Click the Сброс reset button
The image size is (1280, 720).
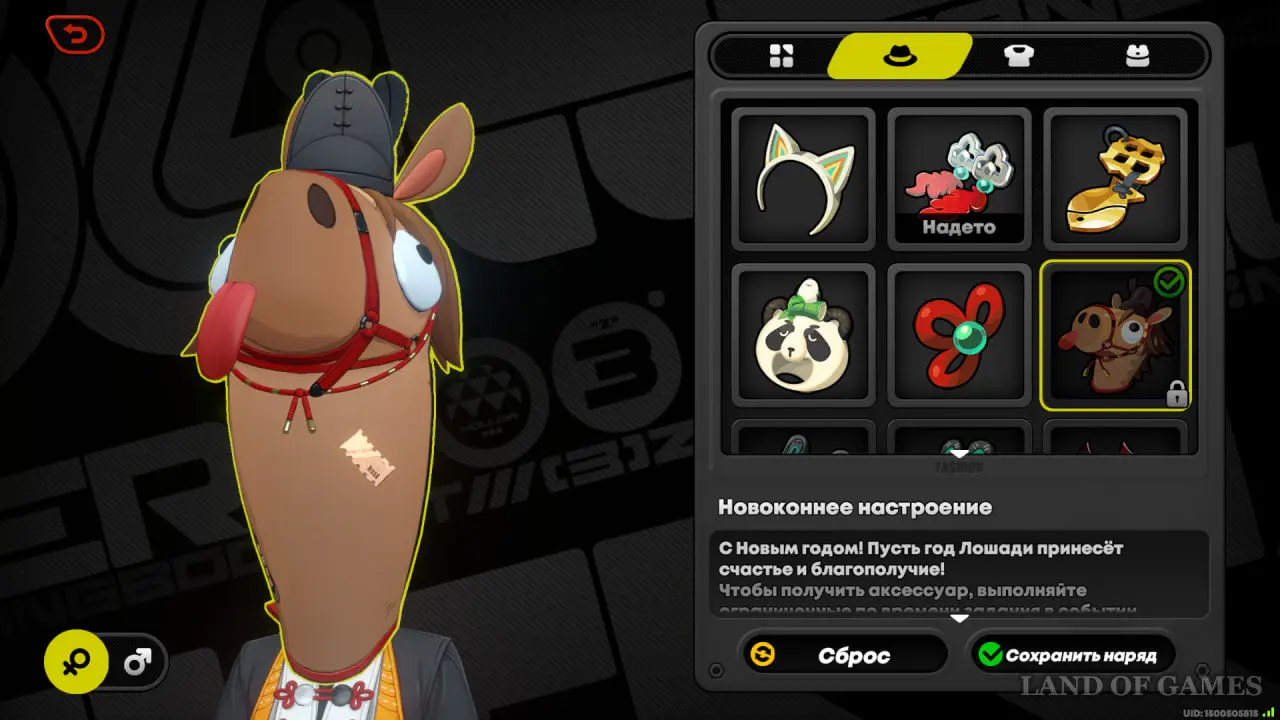point(845,655)
